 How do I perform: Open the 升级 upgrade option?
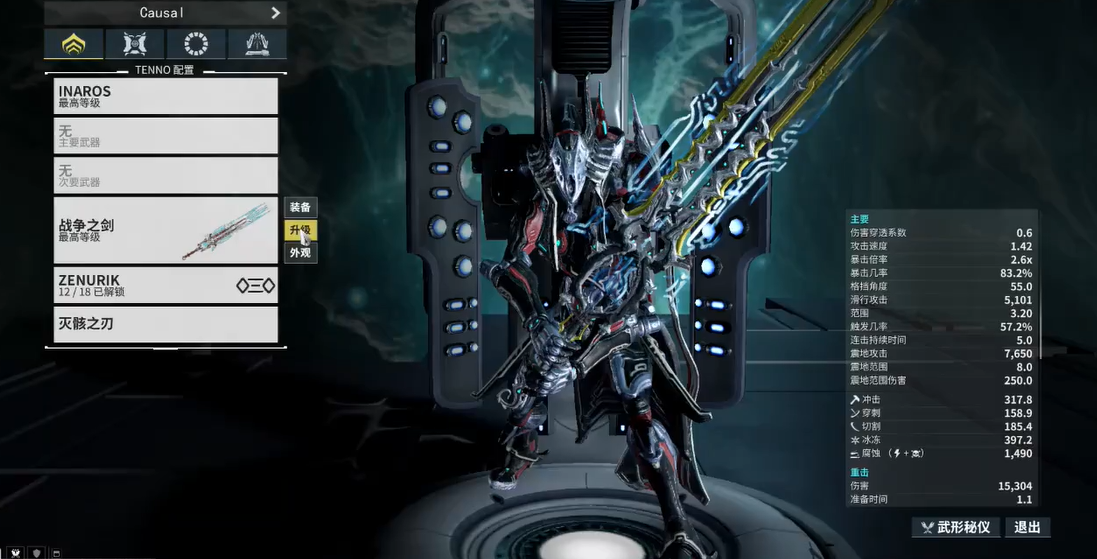[x=300, y=230]
